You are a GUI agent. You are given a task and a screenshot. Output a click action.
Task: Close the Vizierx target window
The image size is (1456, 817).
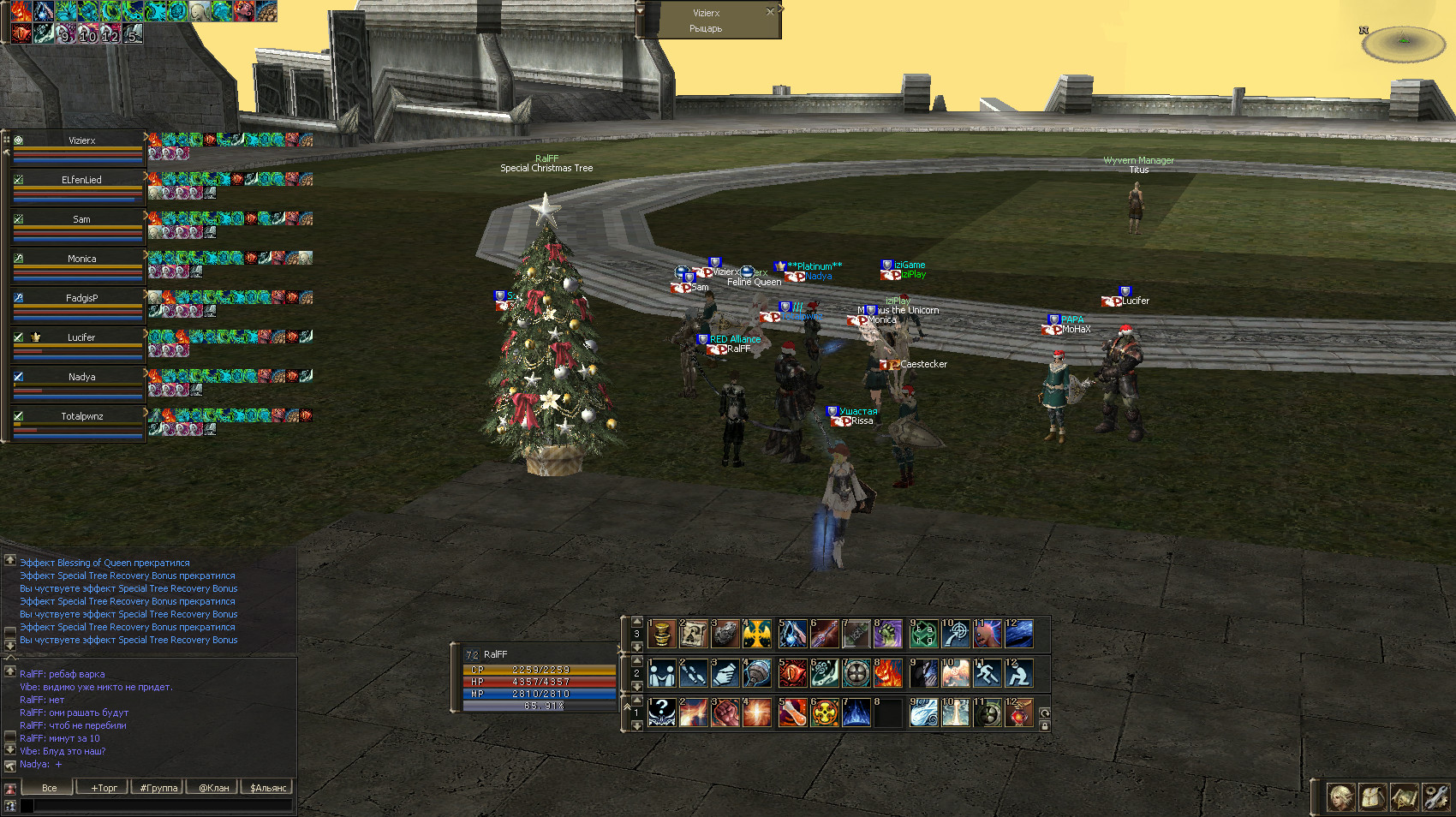770,12
